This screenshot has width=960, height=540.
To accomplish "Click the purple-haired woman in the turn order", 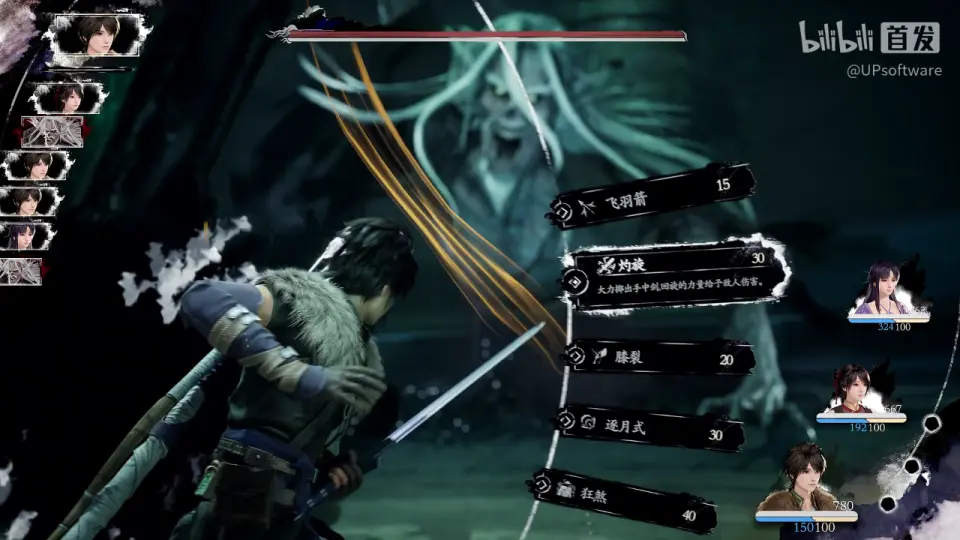I will [28, 236].
